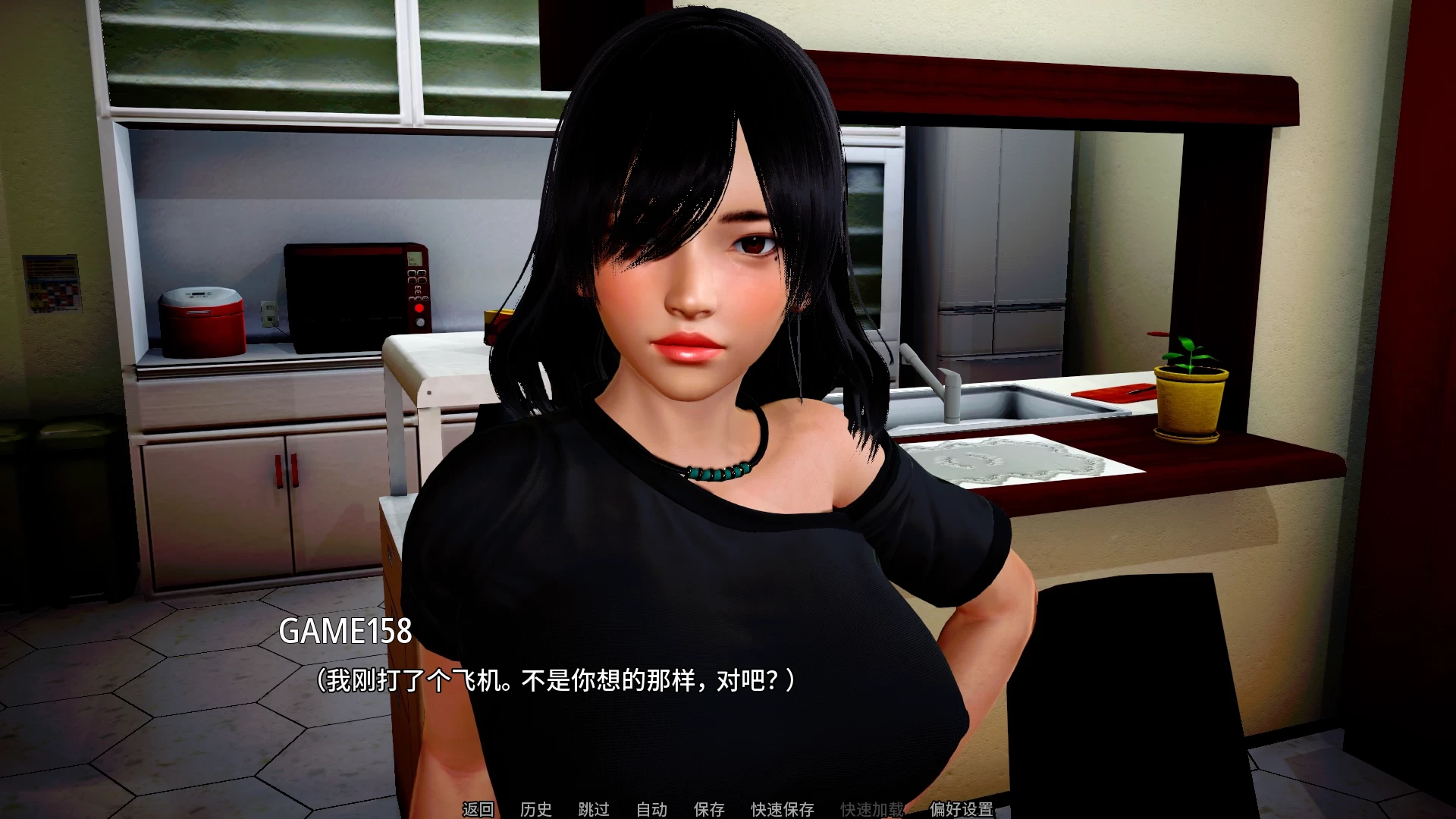The image size is (1456, 819).
Task: Open the 历史 dialogue history screen
Action: 538,809
